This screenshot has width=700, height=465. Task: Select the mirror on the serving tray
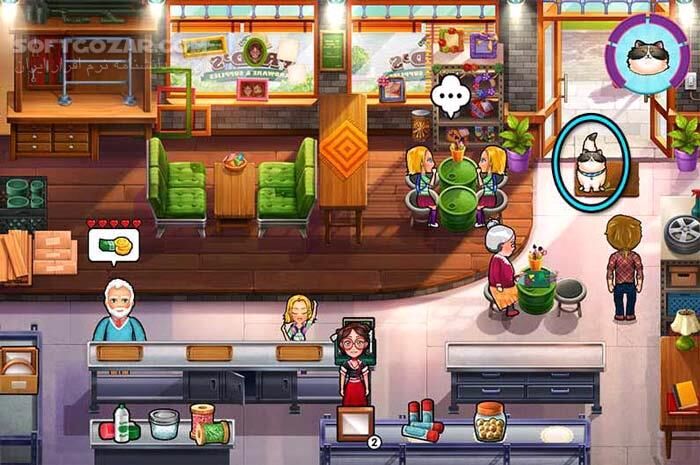[355, 422]
